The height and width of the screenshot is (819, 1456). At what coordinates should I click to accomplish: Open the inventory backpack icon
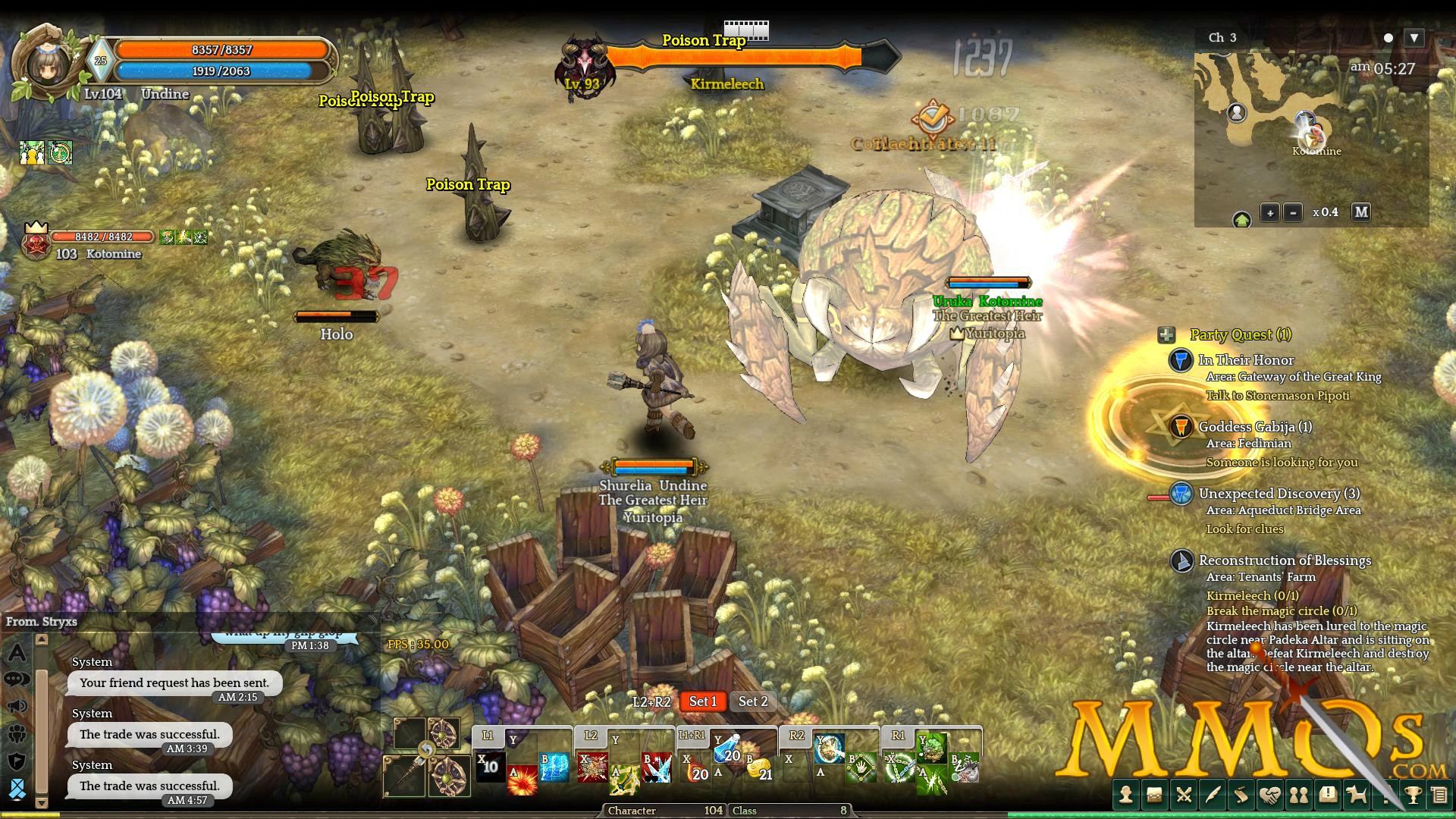click(x=1155, y=795)
